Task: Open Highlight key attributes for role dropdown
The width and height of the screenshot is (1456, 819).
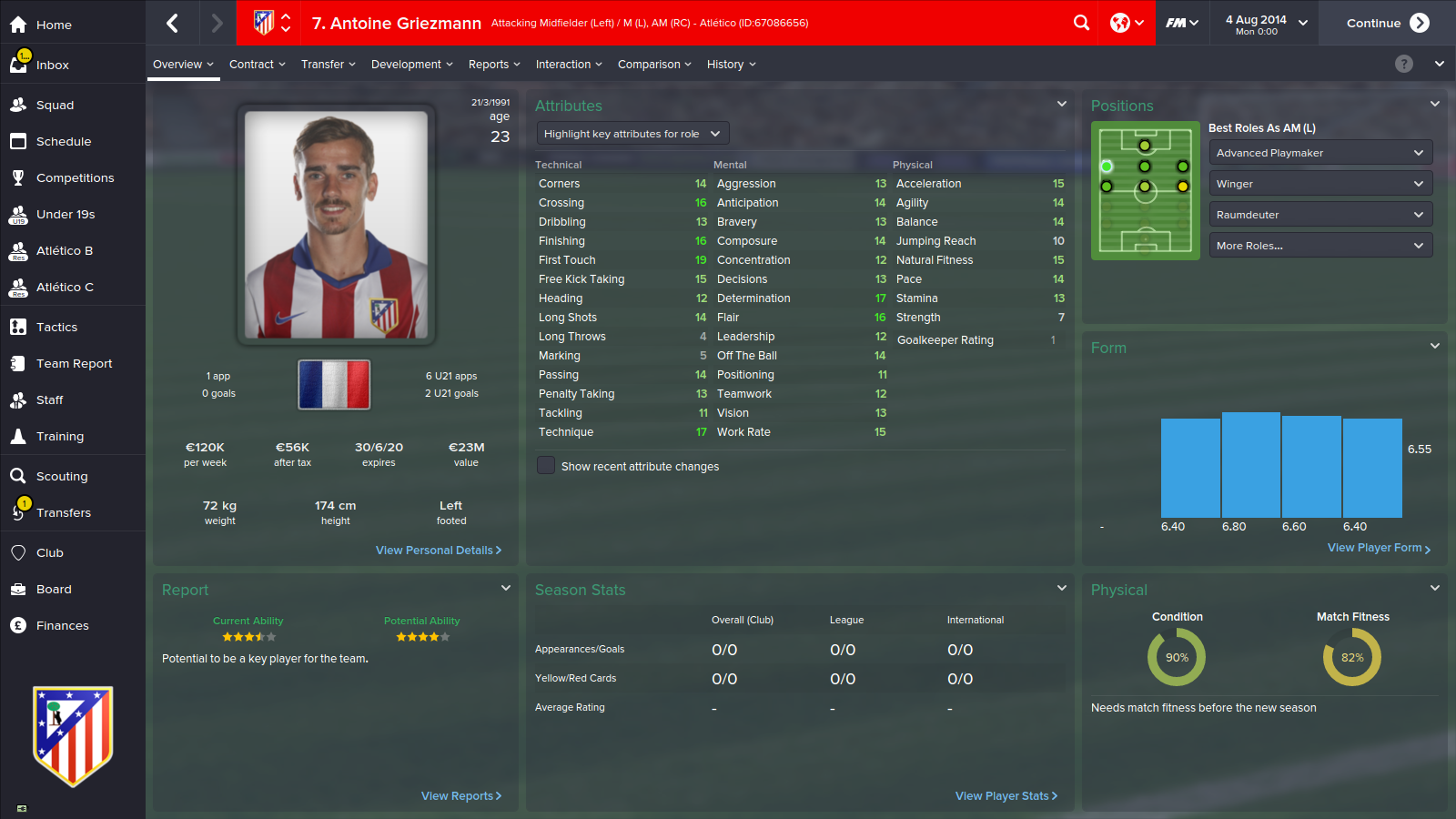Action: coord(632,133)
